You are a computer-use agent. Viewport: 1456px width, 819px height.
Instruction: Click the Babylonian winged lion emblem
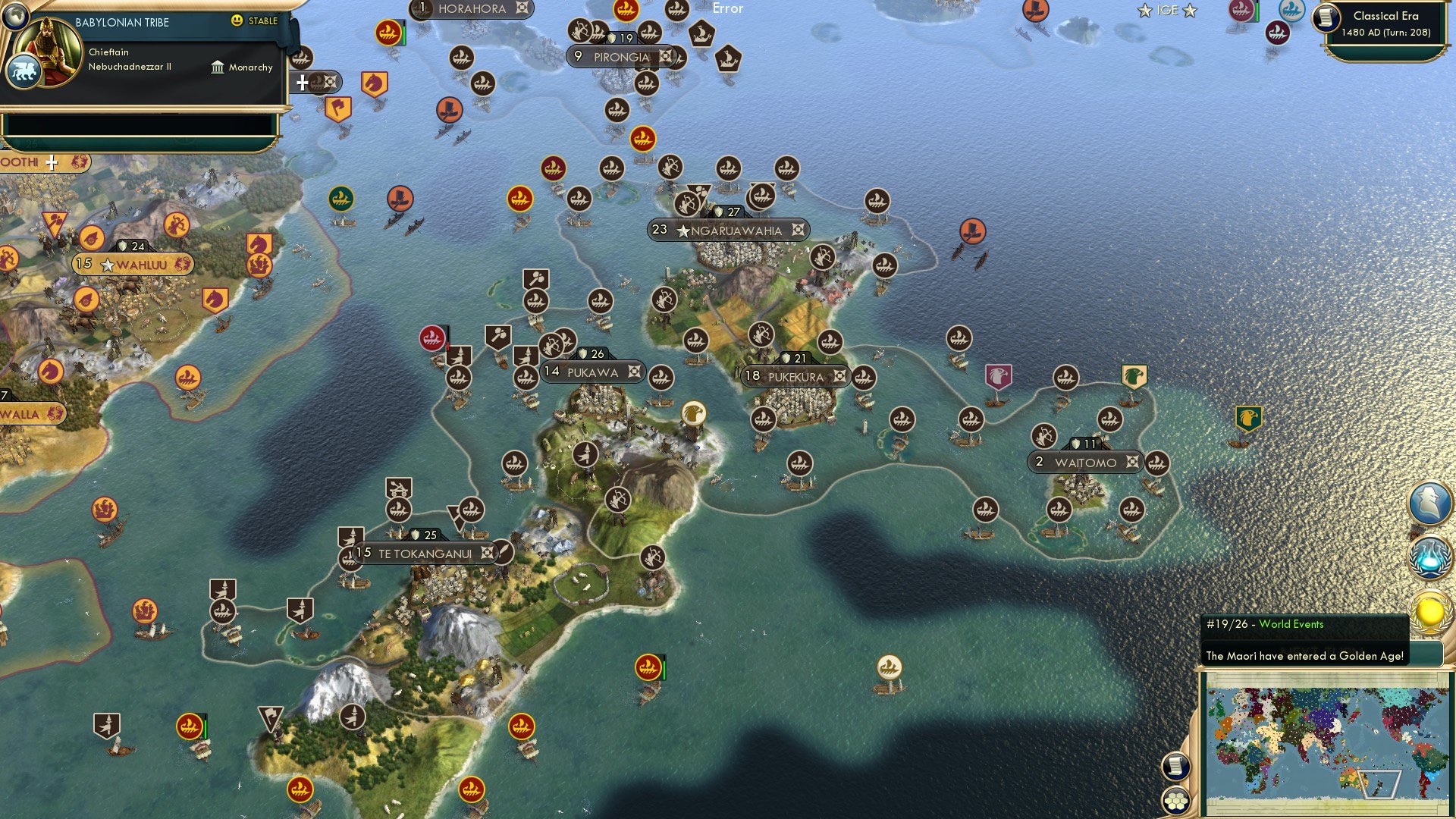(x=23, y=72)
